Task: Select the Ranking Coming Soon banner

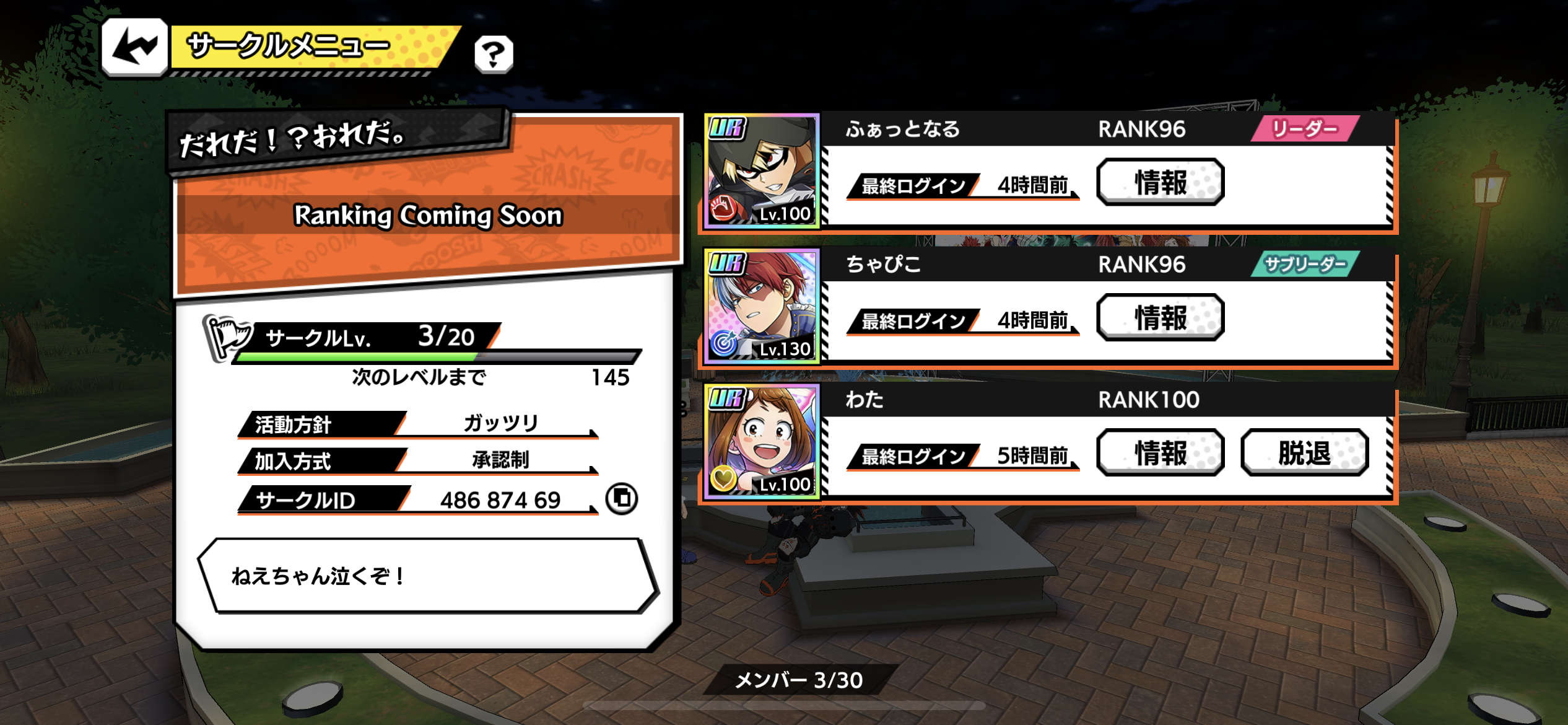Action: pyautogui.click(x=427, y=215)
